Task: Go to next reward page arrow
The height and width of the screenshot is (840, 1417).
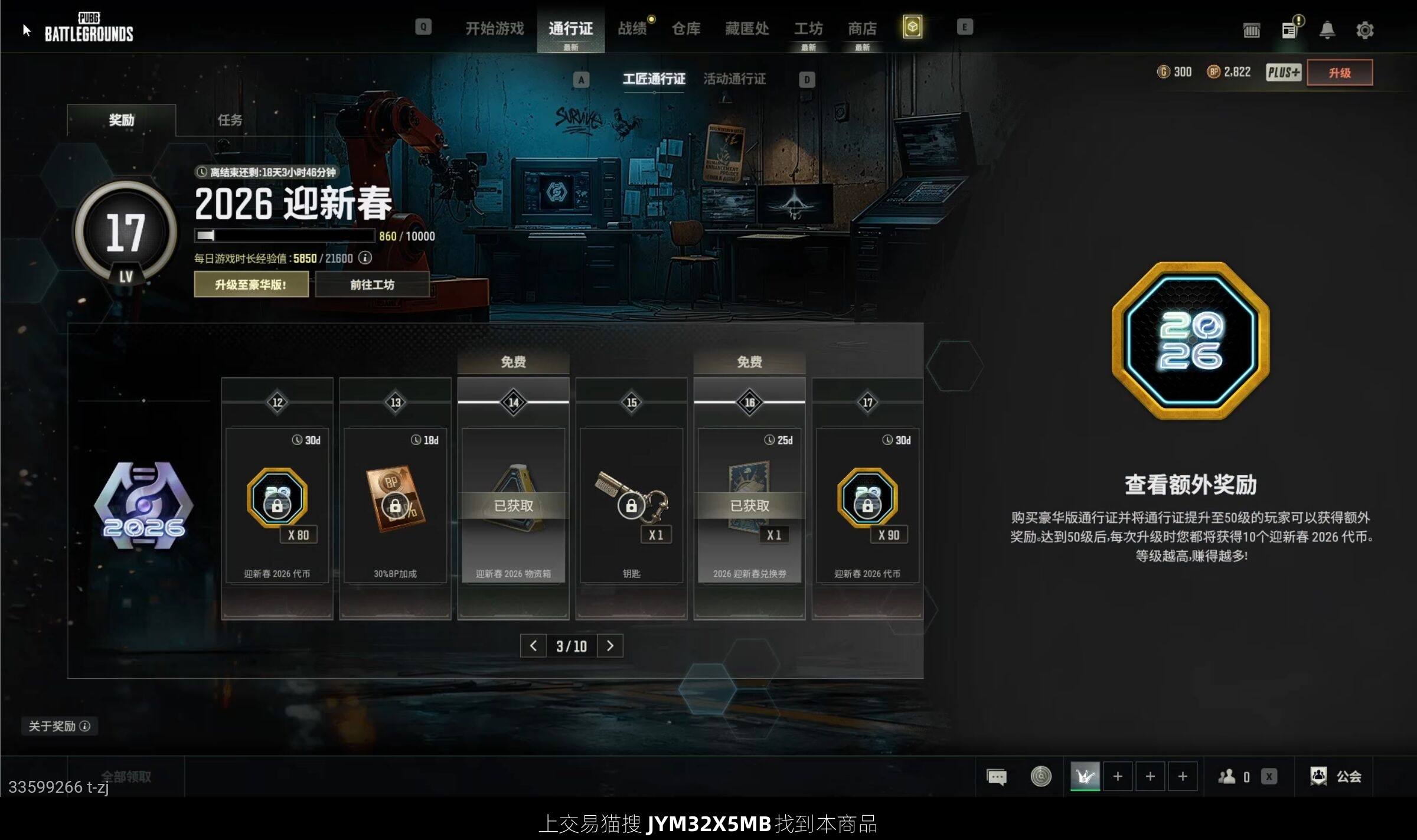Action: pos(610,646)
